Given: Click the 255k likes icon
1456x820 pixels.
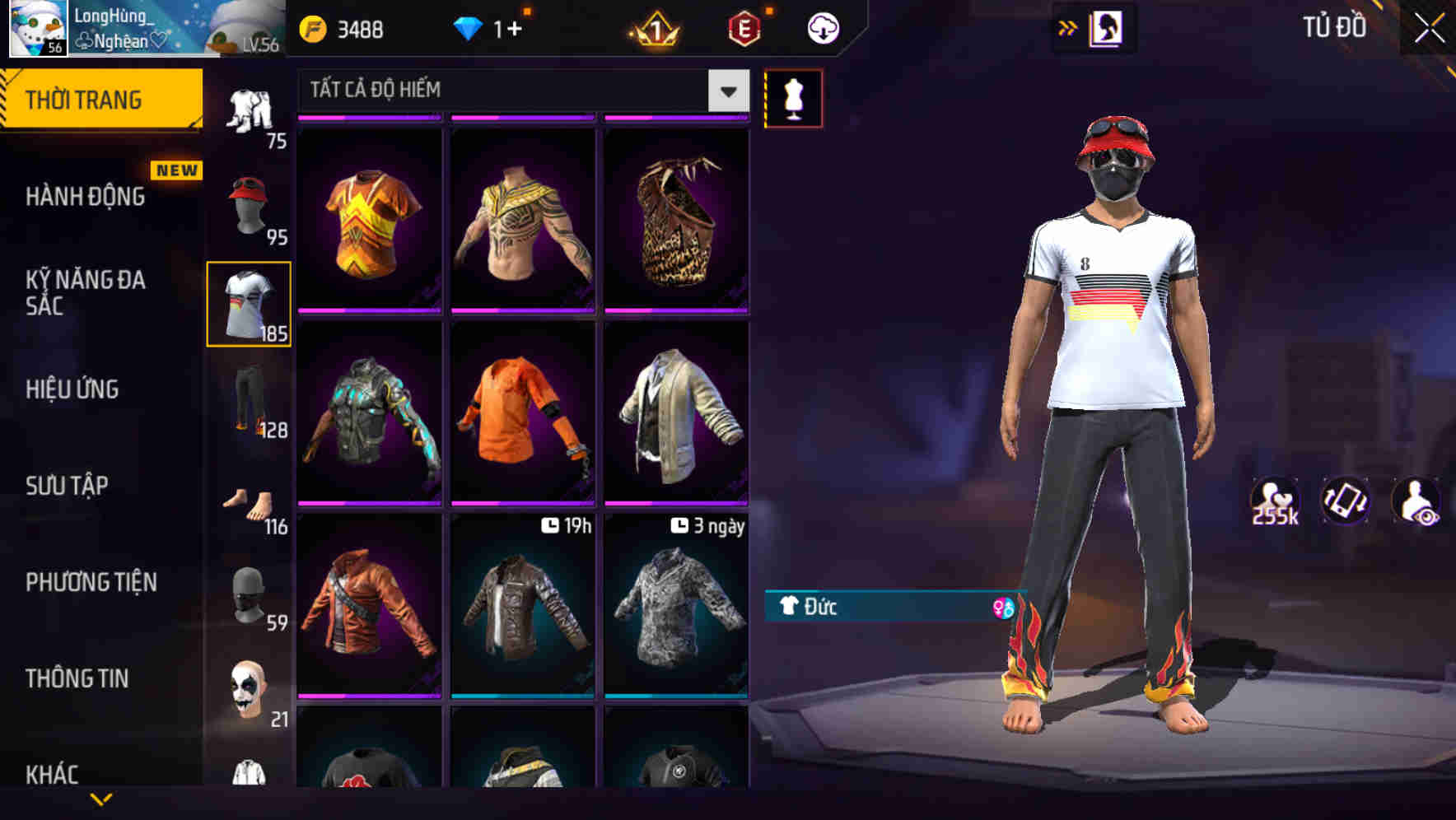Looking at the screenshot, I should (1276, 501).
